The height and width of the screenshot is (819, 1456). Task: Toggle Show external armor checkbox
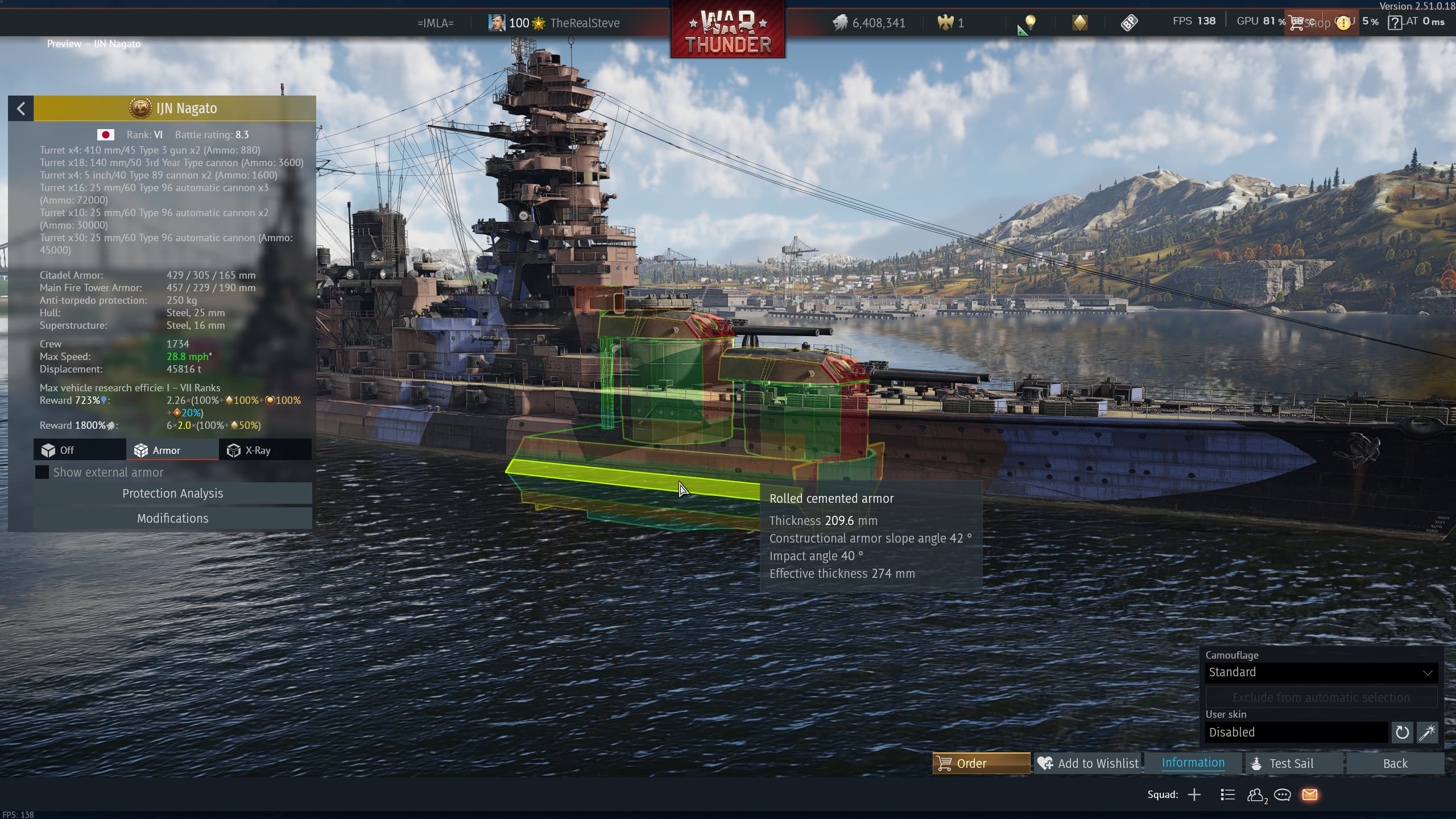pos(42,472)
